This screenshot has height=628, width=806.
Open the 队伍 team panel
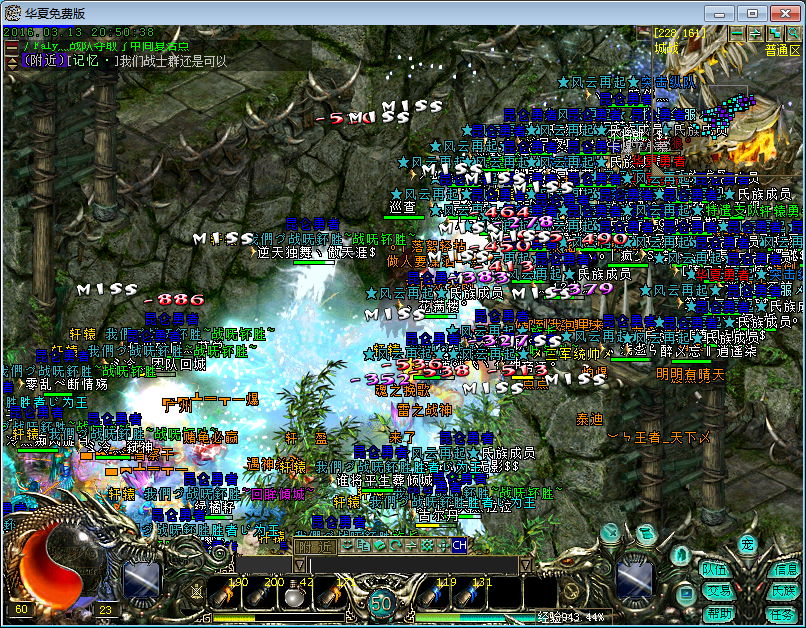tap(714, 570)
